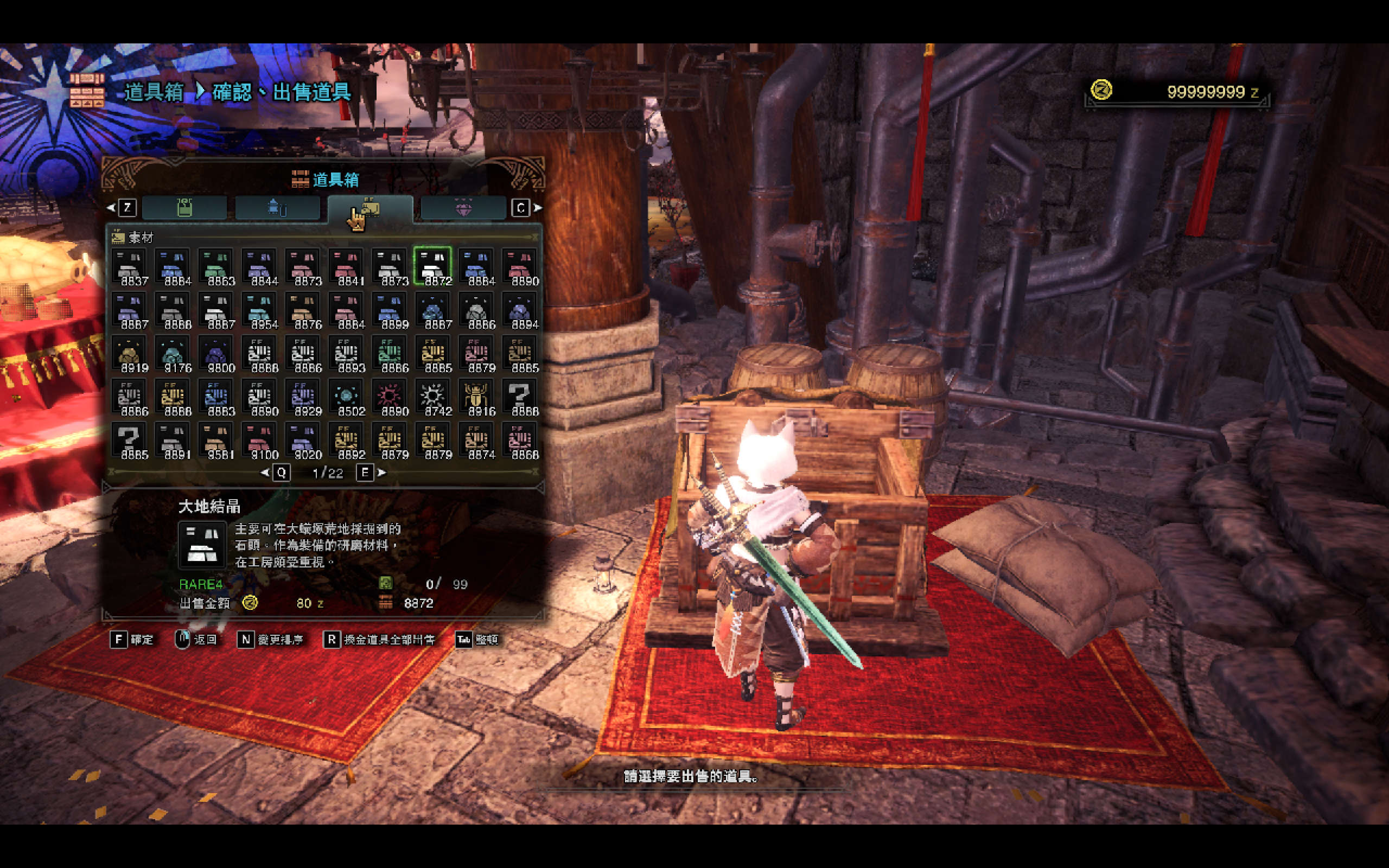Pick the green crystal slot with 8863
This screenshot has width=1389, height=868.
click(x=216, y=266)
